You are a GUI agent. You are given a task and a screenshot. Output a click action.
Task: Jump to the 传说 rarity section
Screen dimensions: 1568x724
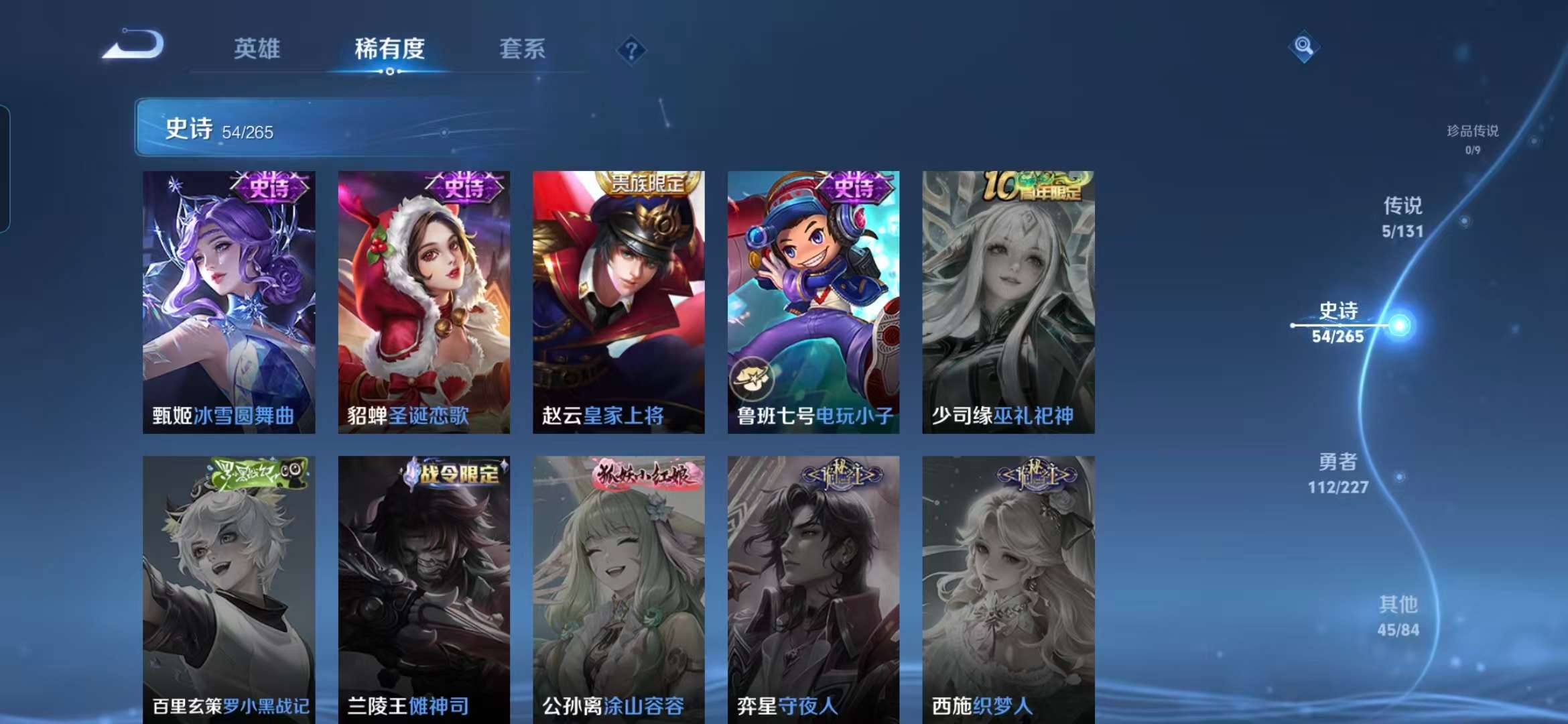1402,217
